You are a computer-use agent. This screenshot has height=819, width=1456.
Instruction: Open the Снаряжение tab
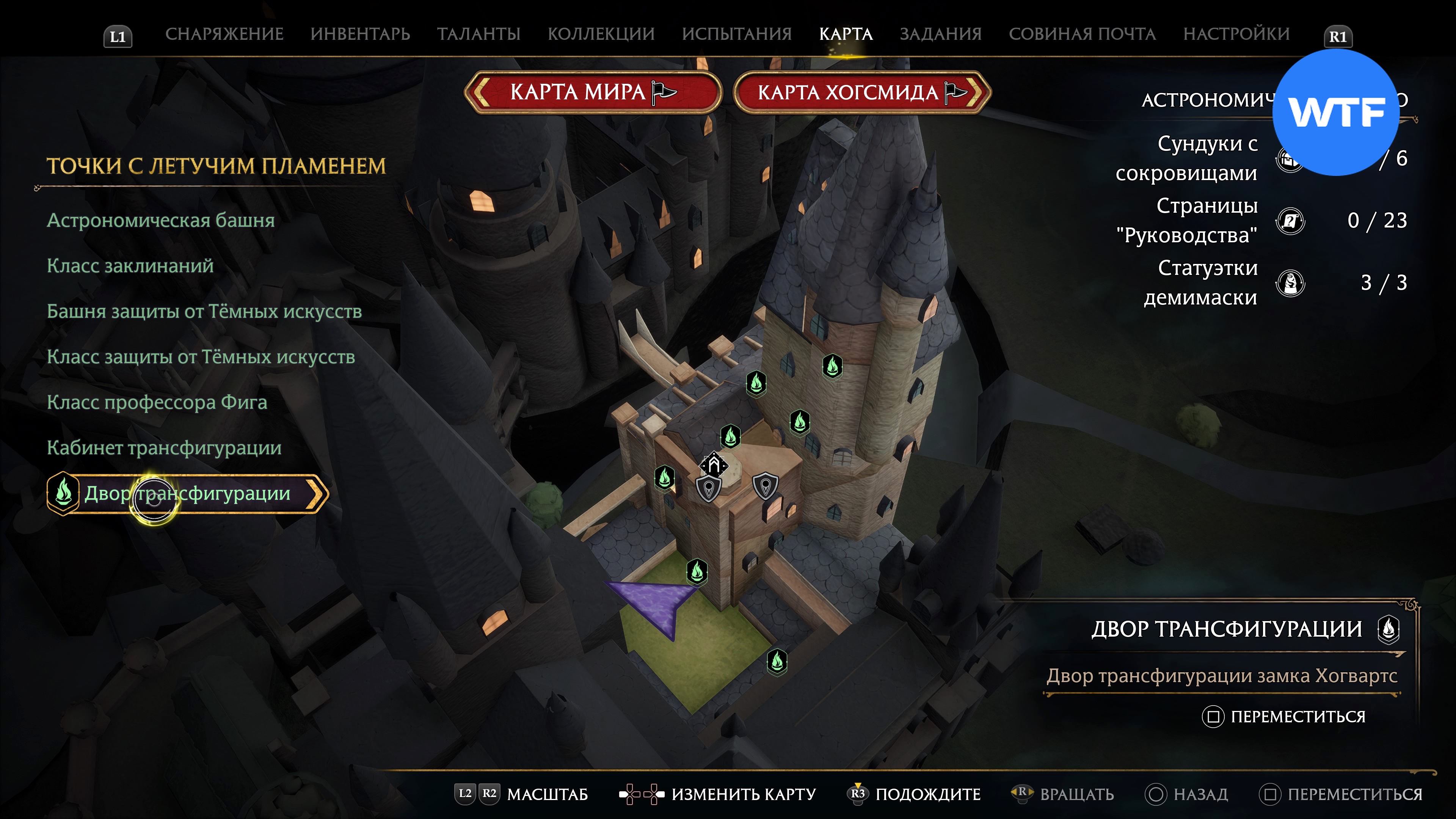coord(224,34)
